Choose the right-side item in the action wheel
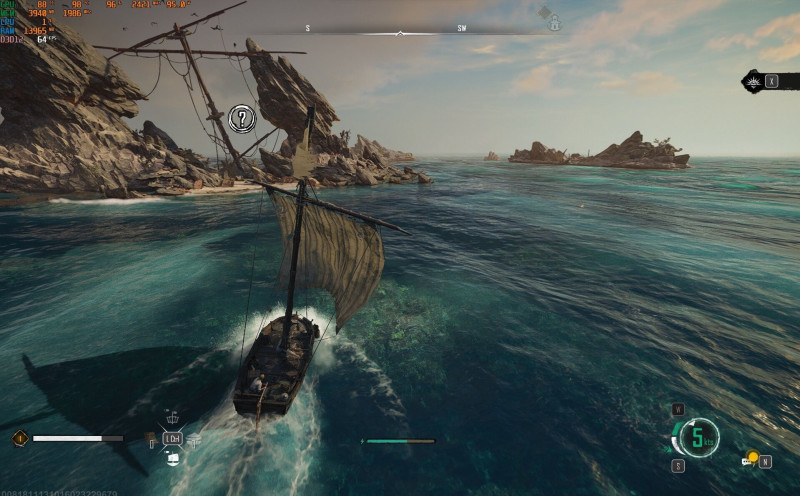Screen dimensions: 800x496 (193, 439)
